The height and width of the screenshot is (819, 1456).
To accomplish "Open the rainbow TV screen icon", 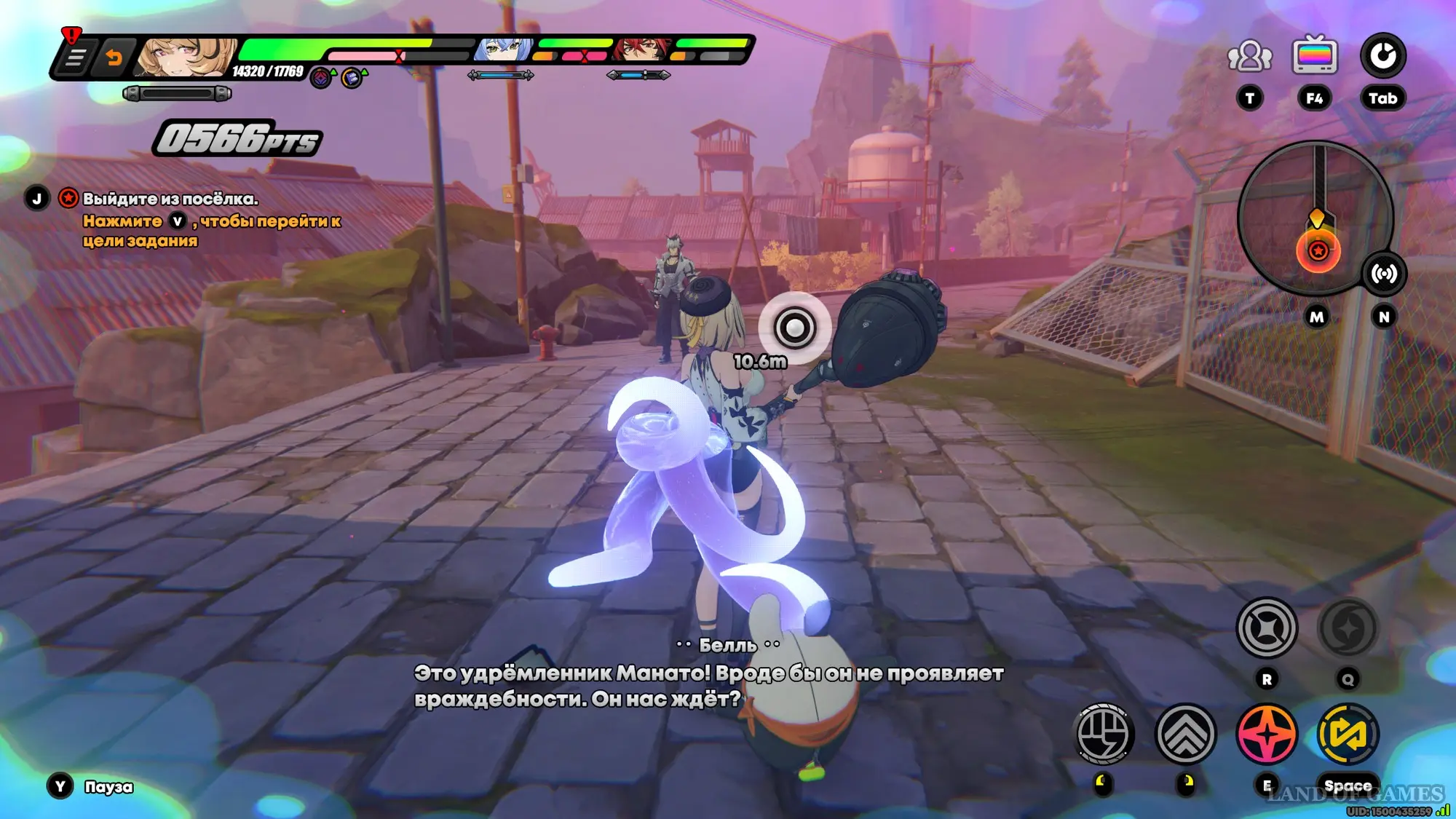I will pos(1315,55).
